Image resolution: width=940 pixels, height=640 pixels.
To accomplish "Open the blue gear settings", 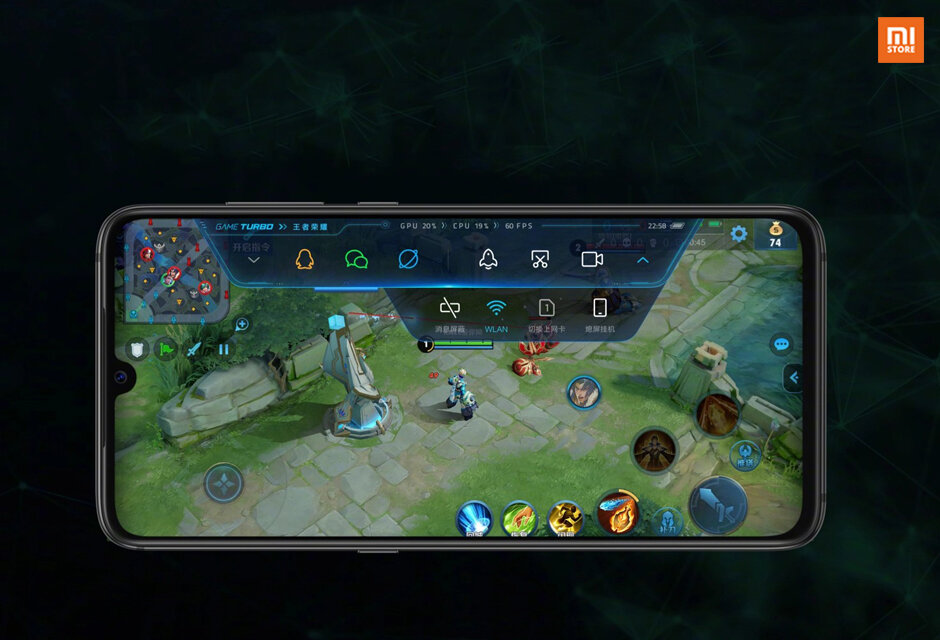I will pyautogui.click(x=739, y=234).
